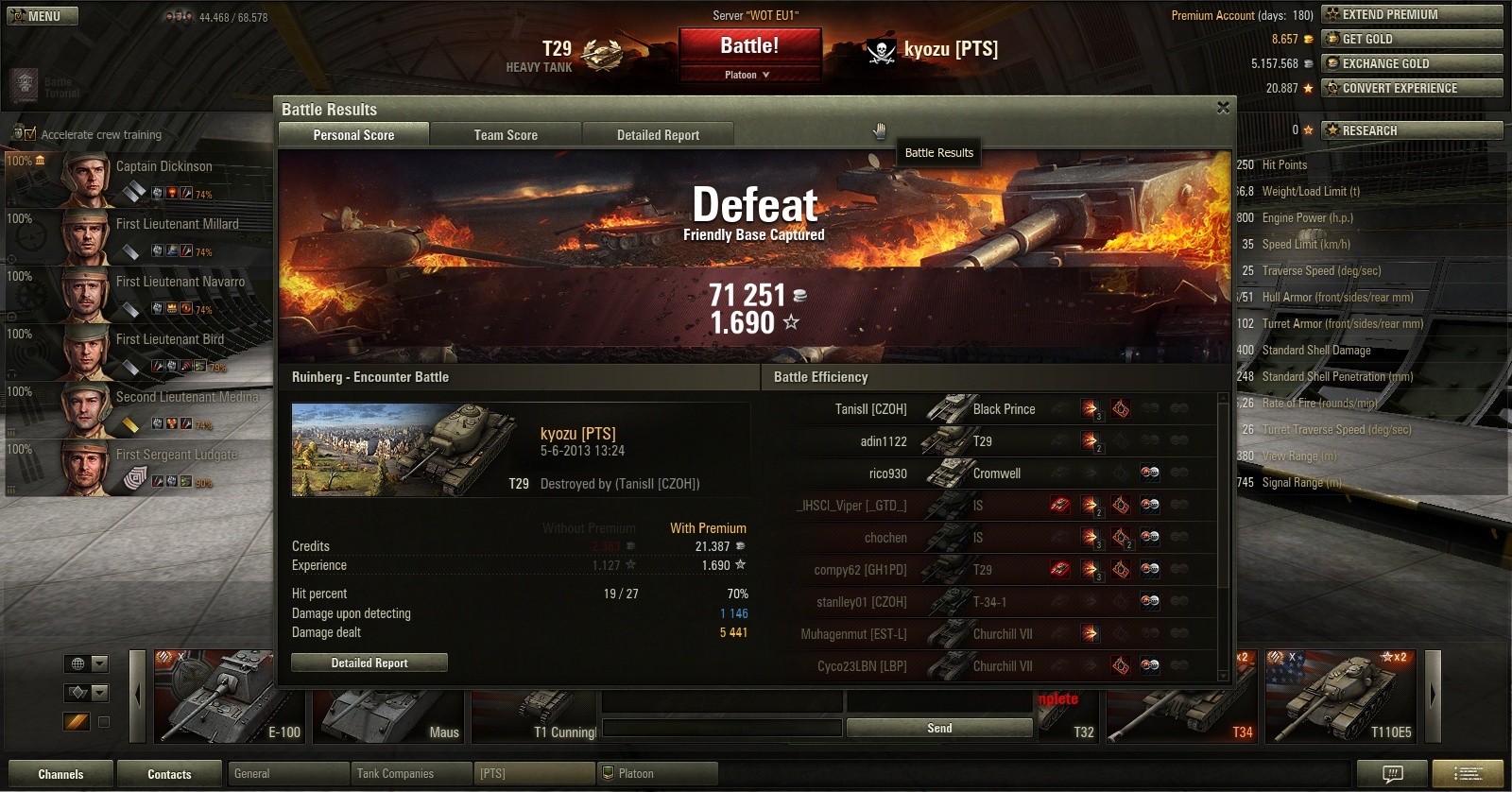Choose Convert Experience
The image size is (1512, 792).
[1412, 88]
